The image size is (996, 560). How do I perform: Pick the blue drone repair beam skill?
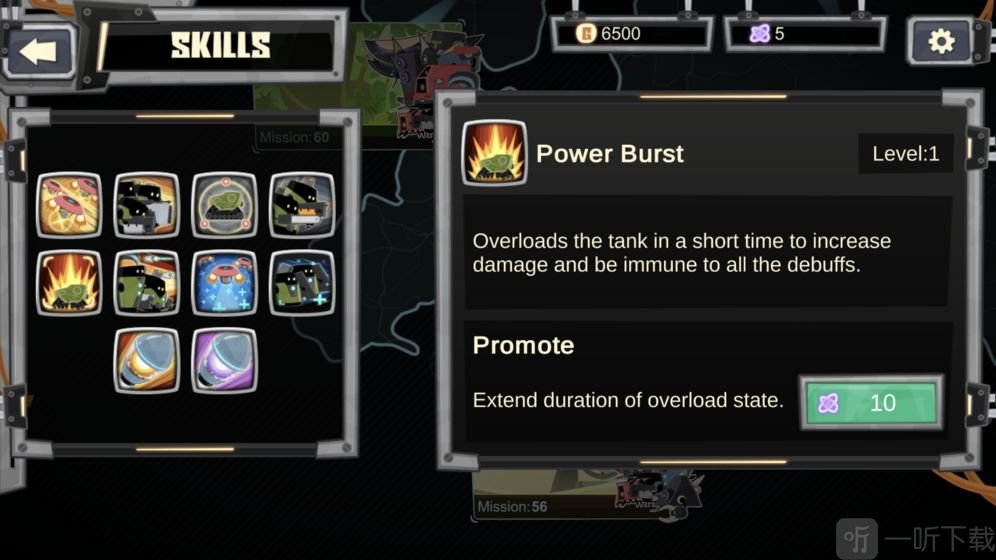(224, 283)
